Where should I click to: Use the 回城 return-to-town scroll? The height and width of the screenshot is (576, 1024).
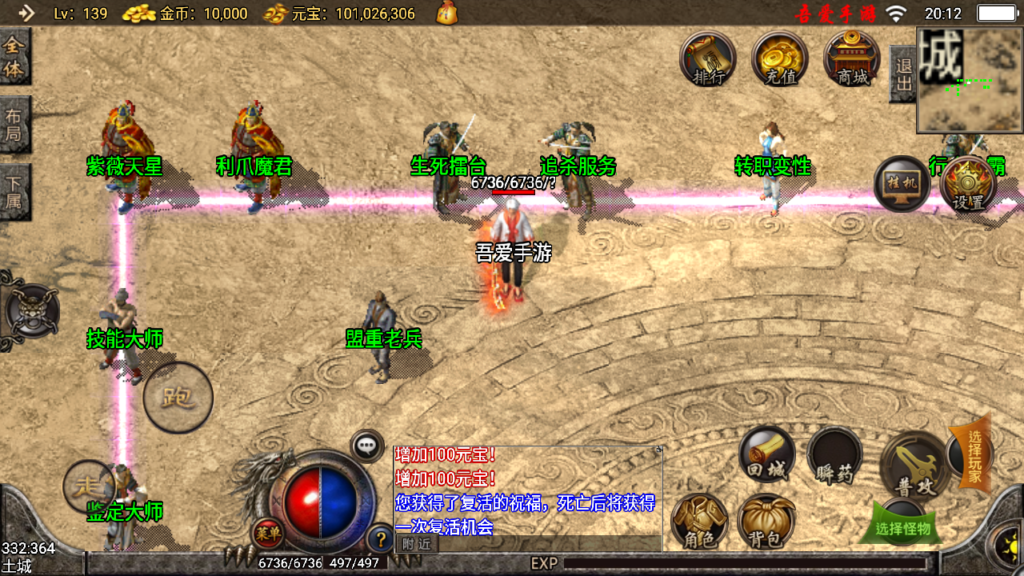[767, 456]
